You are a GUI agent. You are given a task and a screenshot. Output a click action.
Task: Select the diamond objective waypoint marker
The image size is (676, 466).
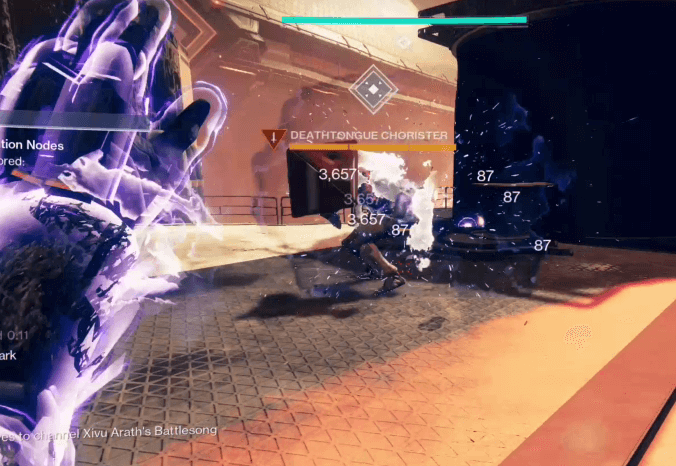coord(372,91)
